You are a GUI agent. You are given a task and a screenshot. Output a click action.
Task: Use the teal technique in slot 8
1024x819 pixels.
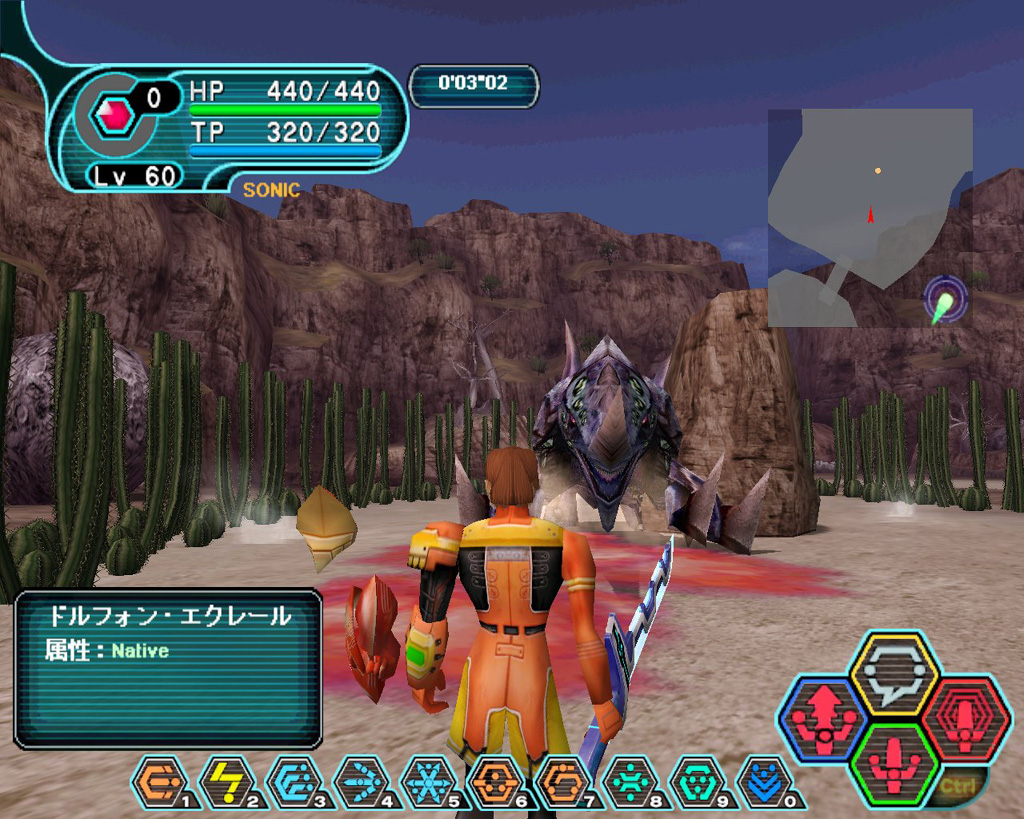point(630,782)
